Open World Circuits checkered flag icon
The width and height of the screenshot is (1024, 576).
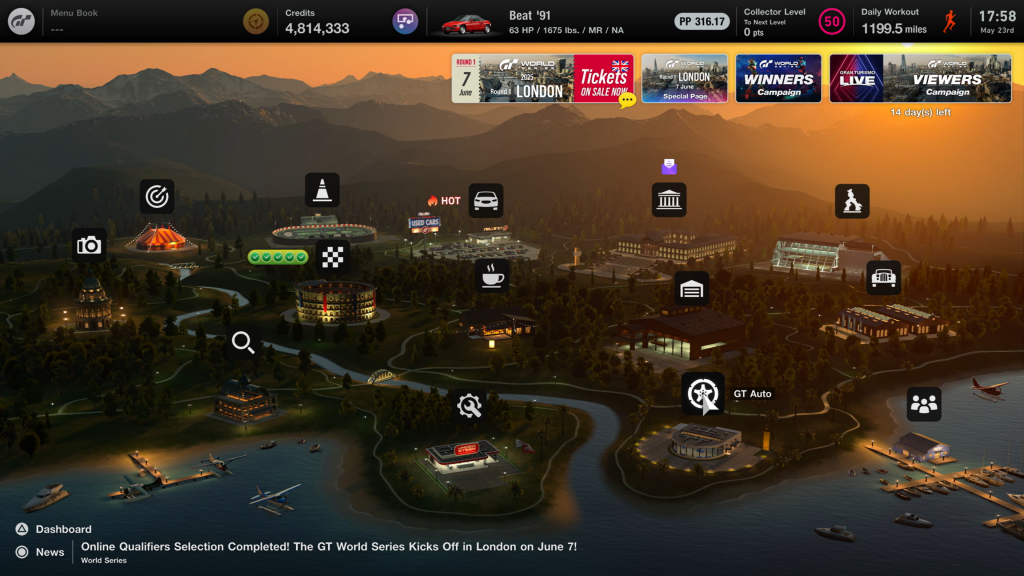pos(332,257)
